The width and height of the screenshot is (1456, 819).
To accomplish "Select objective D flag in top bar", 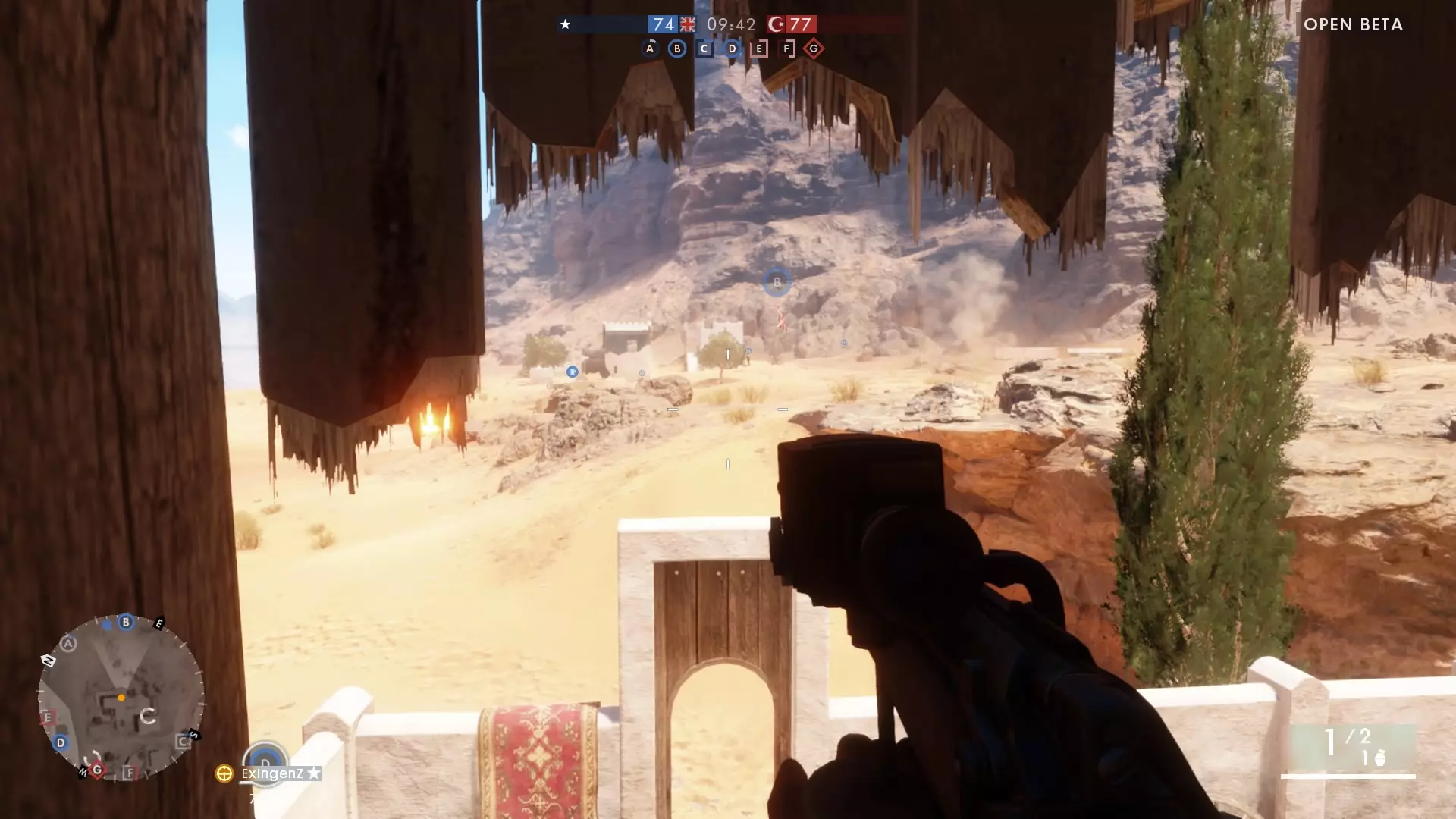I will (732, 49).
